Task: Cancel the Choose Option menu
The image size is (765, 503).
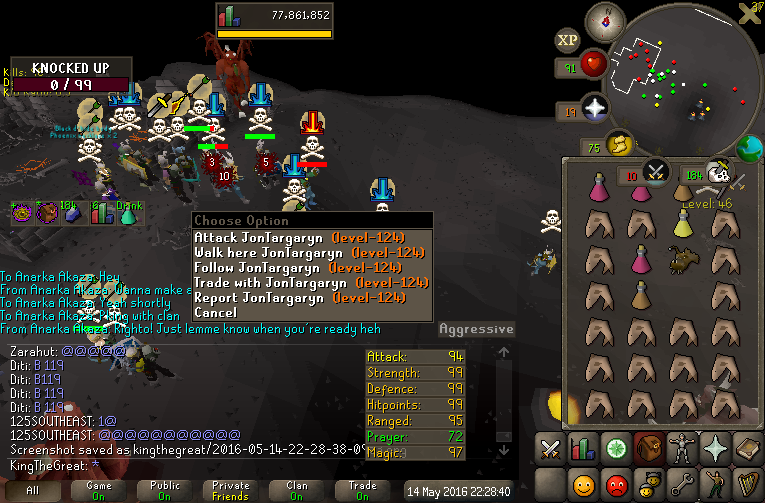Action: pos(216,313)
